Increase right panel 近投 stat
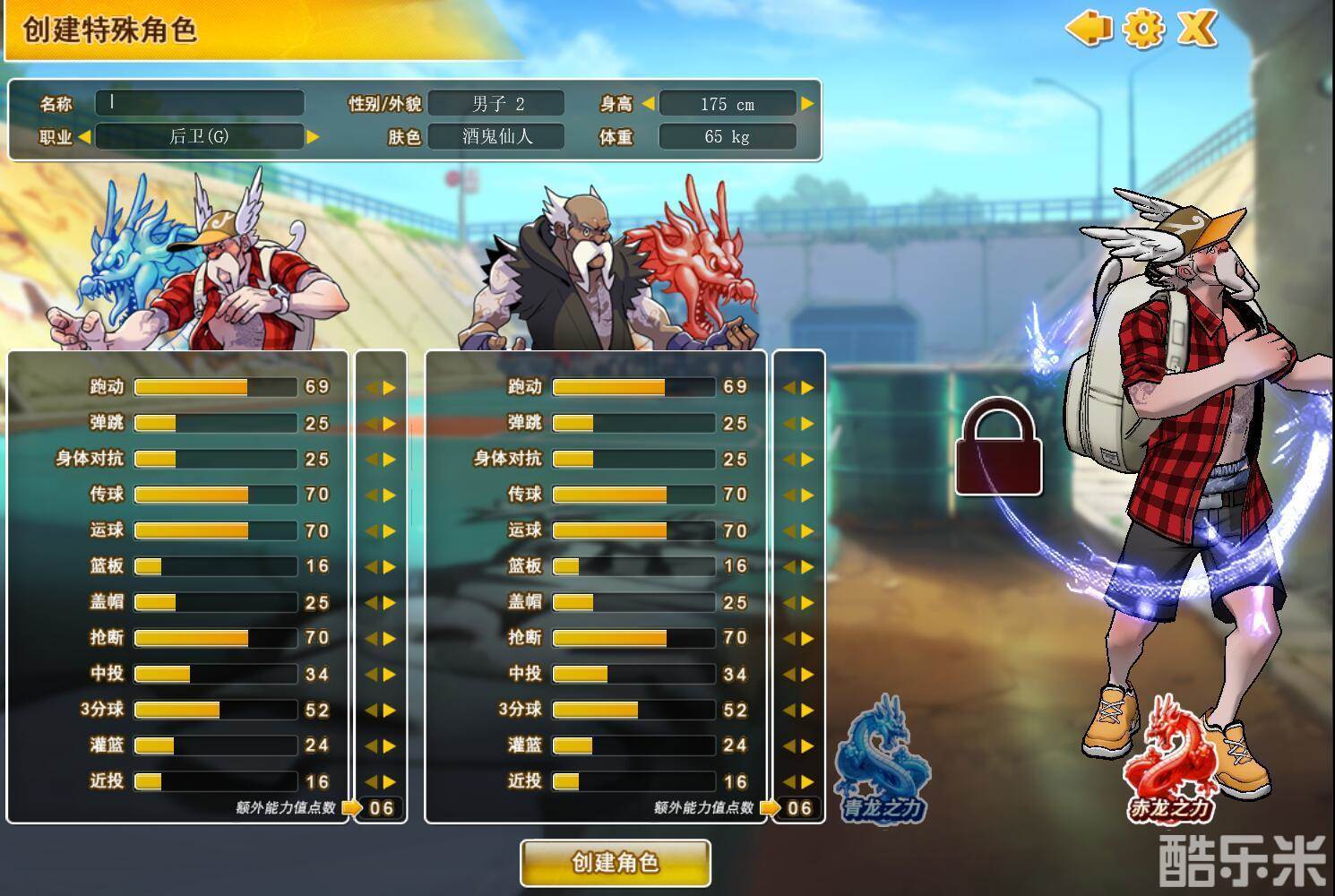Screen dimensions: 1335x896 click(808, 782)
